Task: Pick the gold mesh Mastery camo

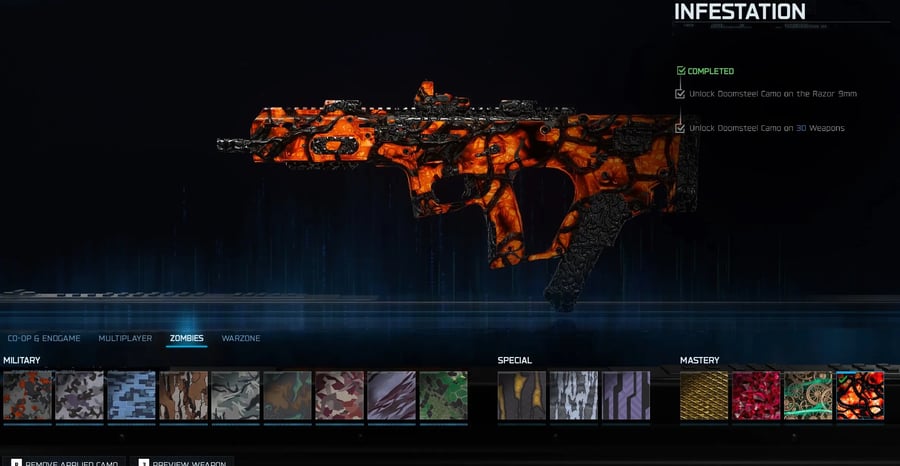Action: point(704,395)
